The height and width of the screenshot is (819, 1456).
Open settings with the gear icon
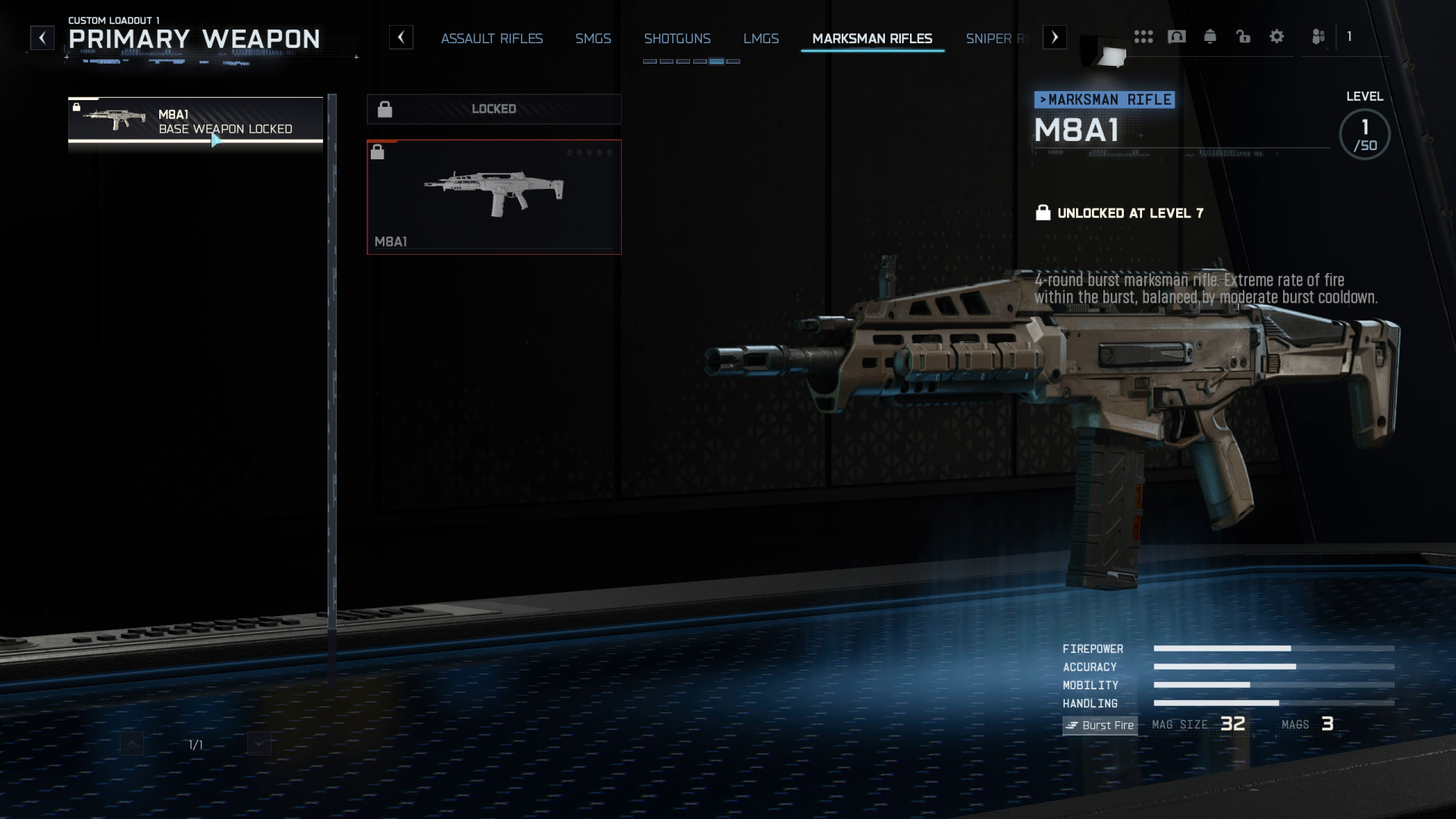(x=1277, y=36)
